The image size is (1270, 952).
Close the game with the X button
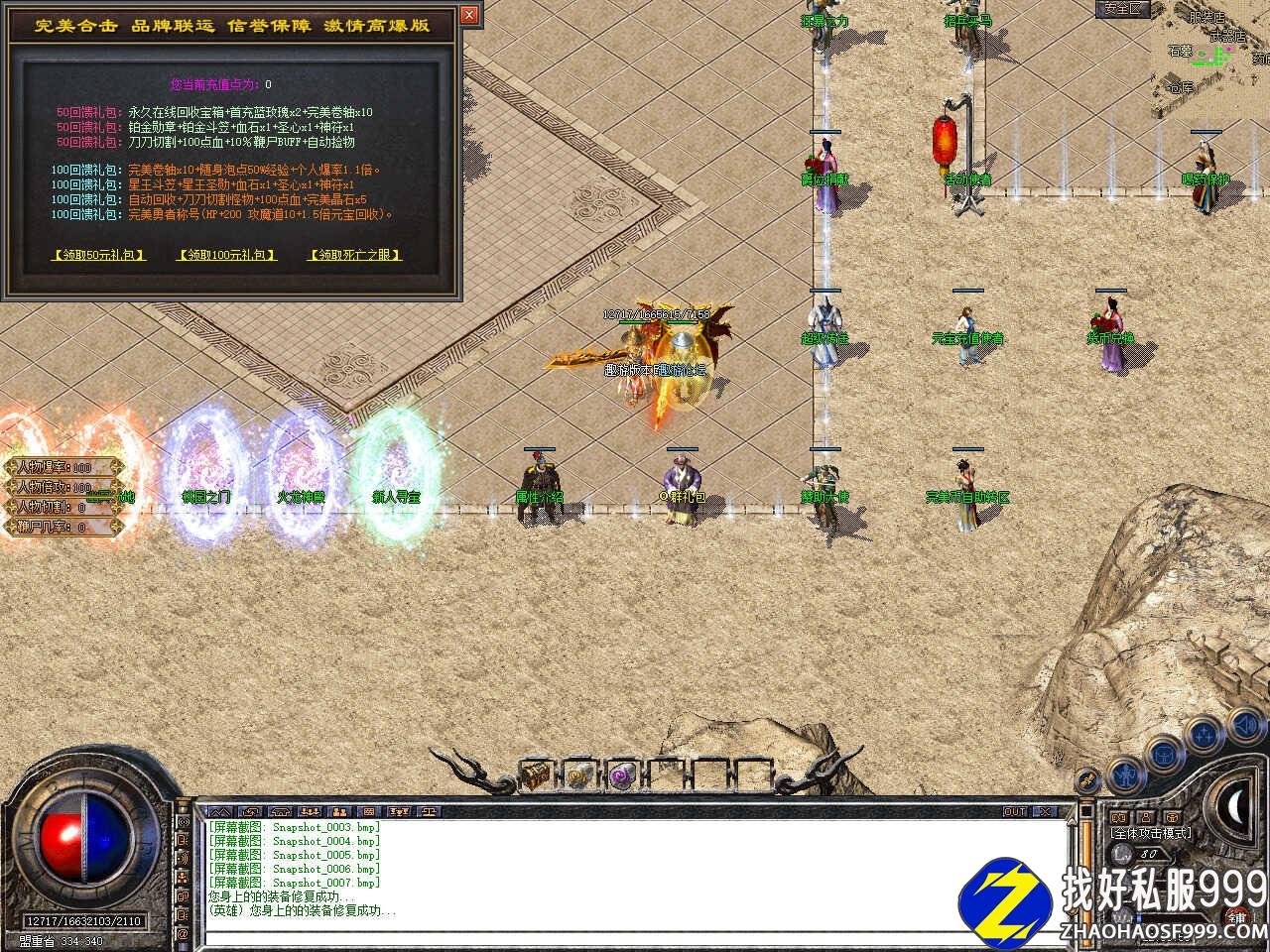point(1046,811)
